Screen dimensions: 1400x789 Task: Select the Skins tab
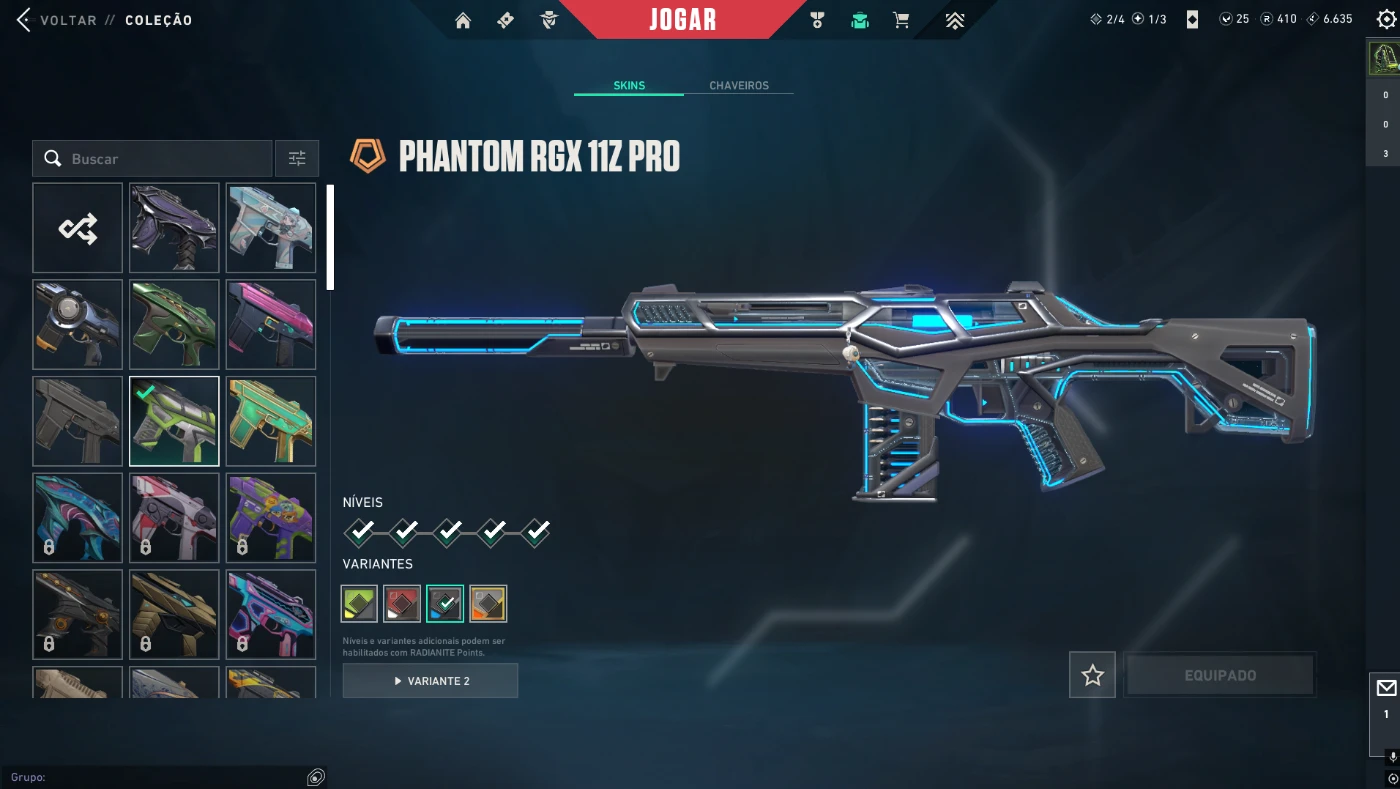click(629, 86)
